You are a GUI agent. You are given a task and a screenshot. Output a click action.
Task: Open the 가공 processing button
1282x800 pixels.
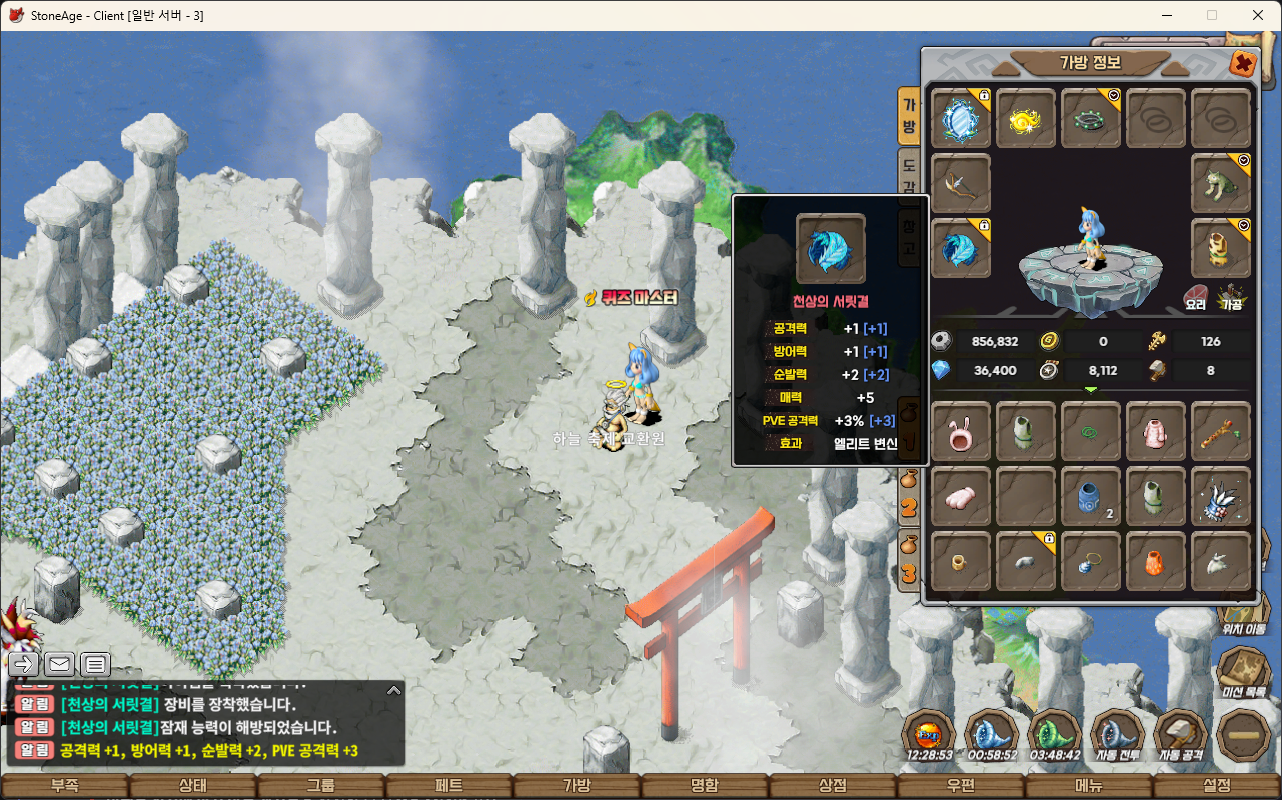(1231, 297)
